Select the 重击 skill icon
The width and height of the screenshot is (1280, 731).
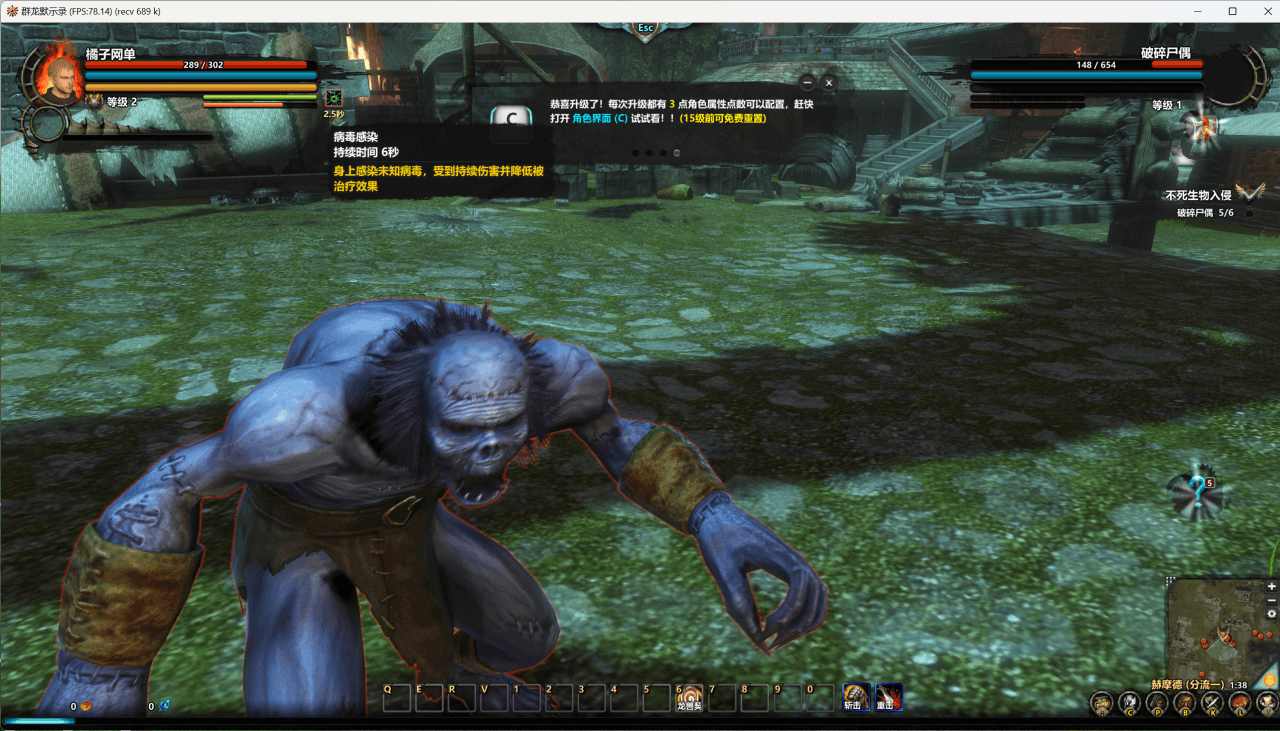pyautogui.click(x=891, y=696)
